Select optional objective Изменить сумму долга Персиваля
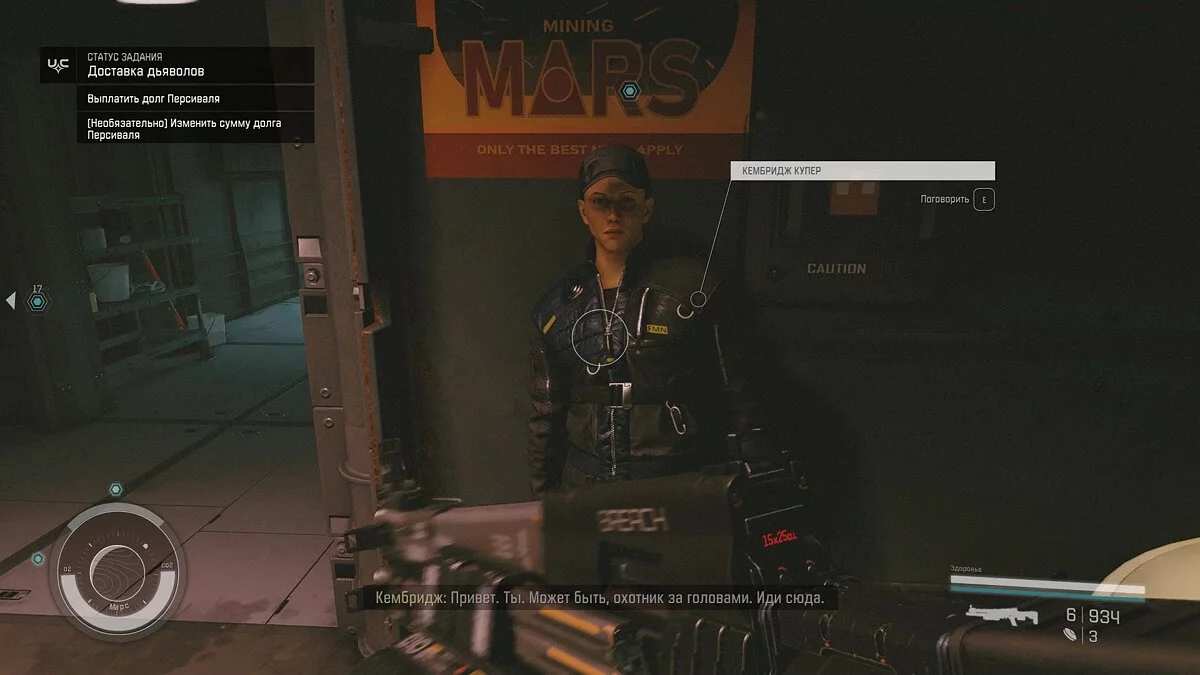This screenshot has width=1200, height=675. [184, 128]
